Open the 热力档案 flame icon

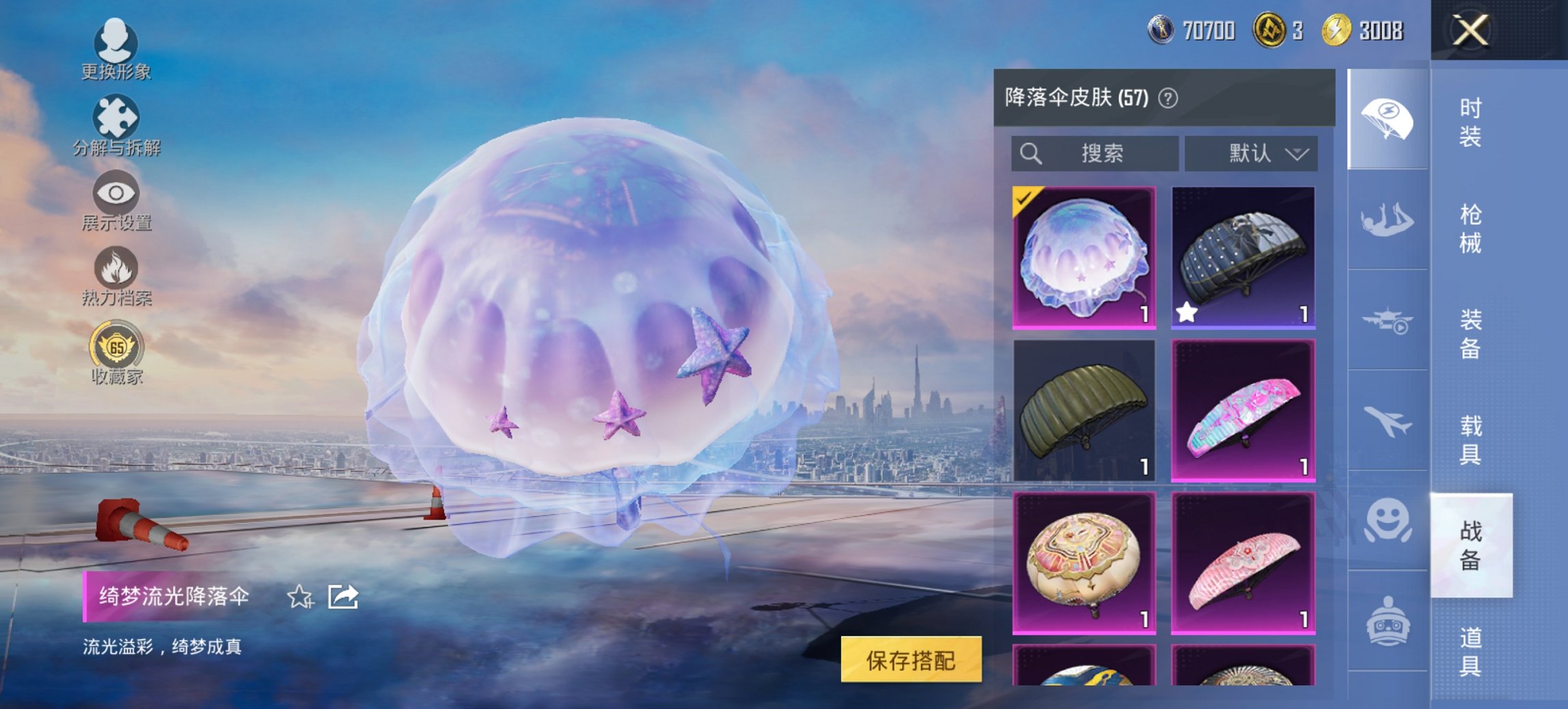pyautogui.click(x=115, y=270)
